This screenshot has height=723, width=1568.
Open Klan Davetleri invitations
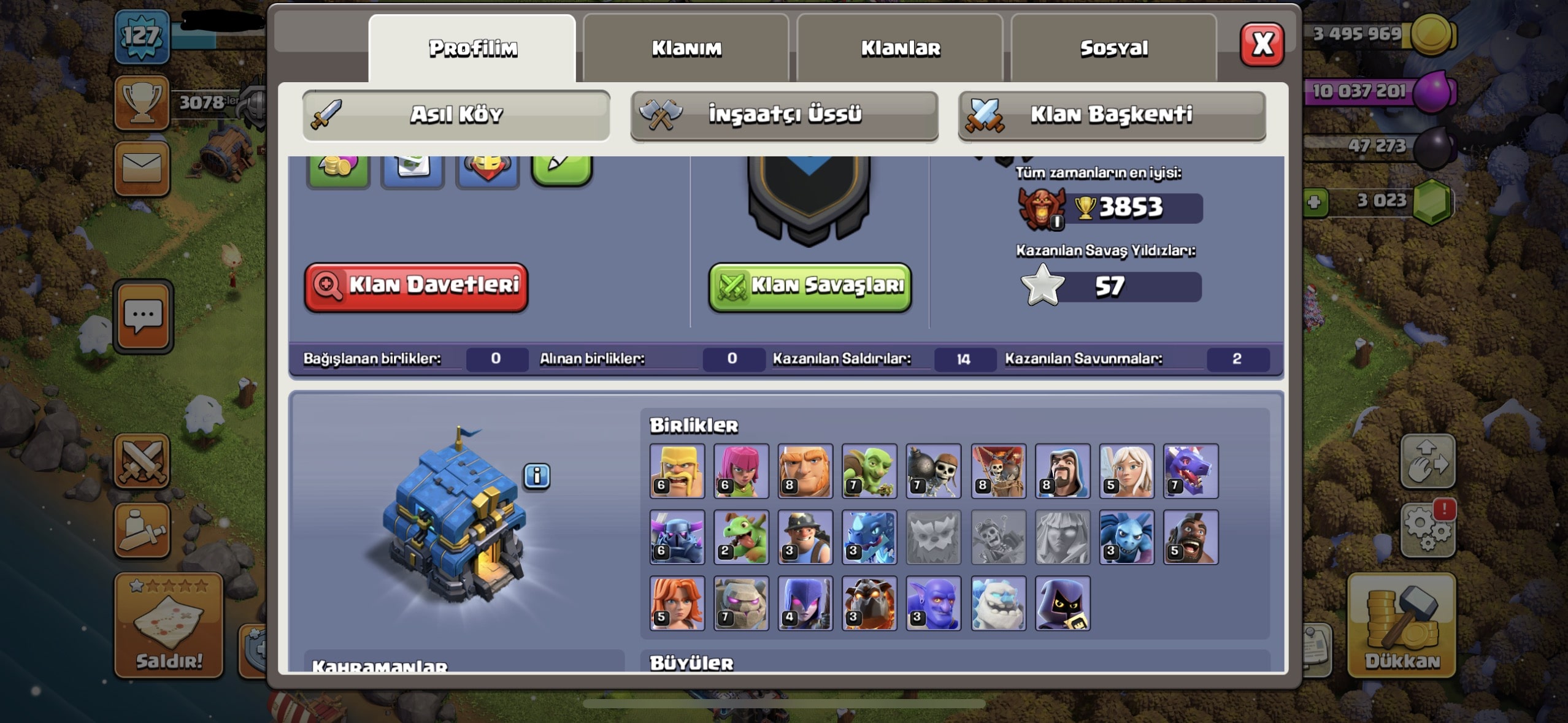tap(416, 286)
